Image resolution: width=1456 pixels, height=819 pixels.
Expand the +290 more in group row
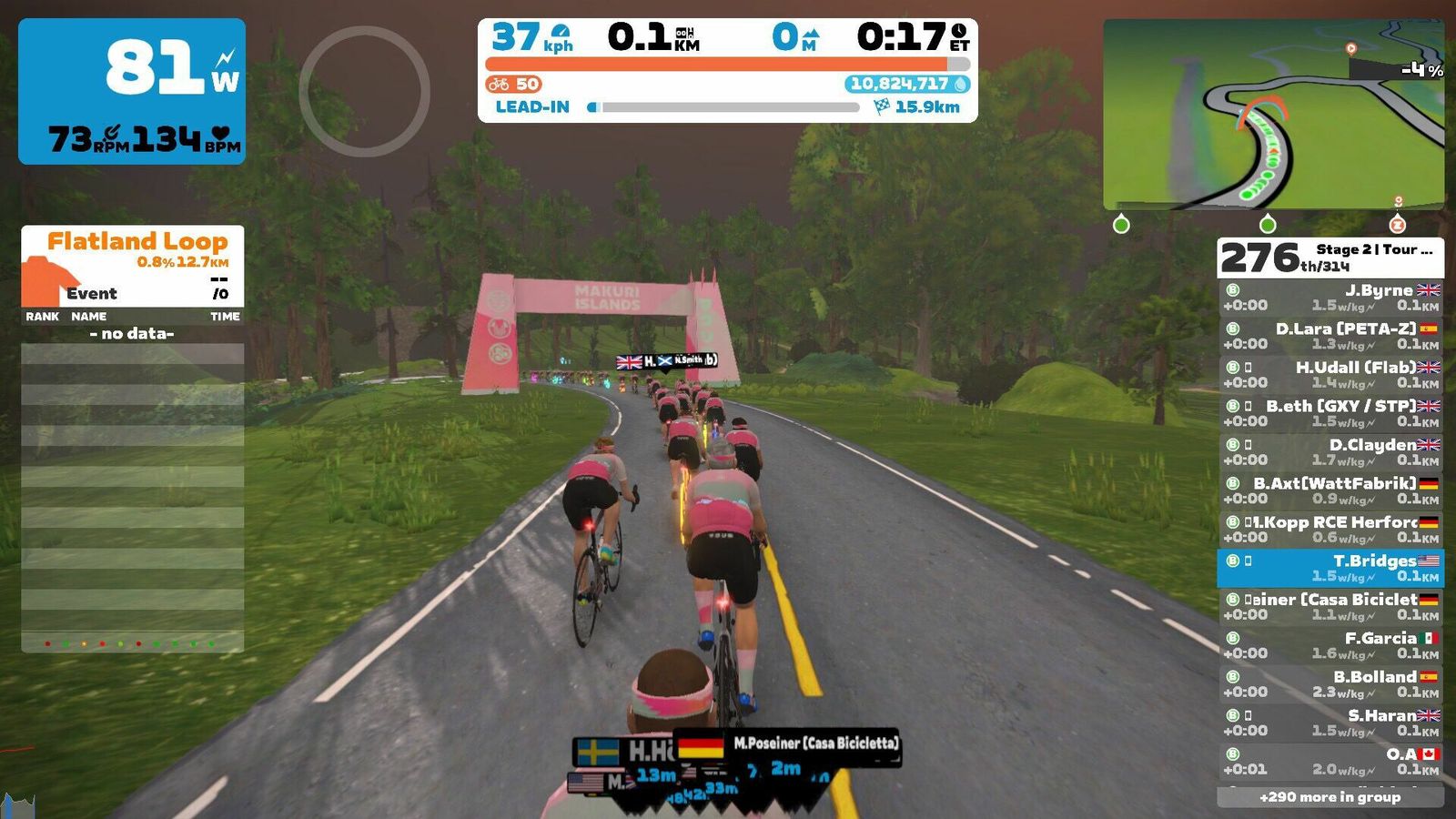click(1330, 797)
